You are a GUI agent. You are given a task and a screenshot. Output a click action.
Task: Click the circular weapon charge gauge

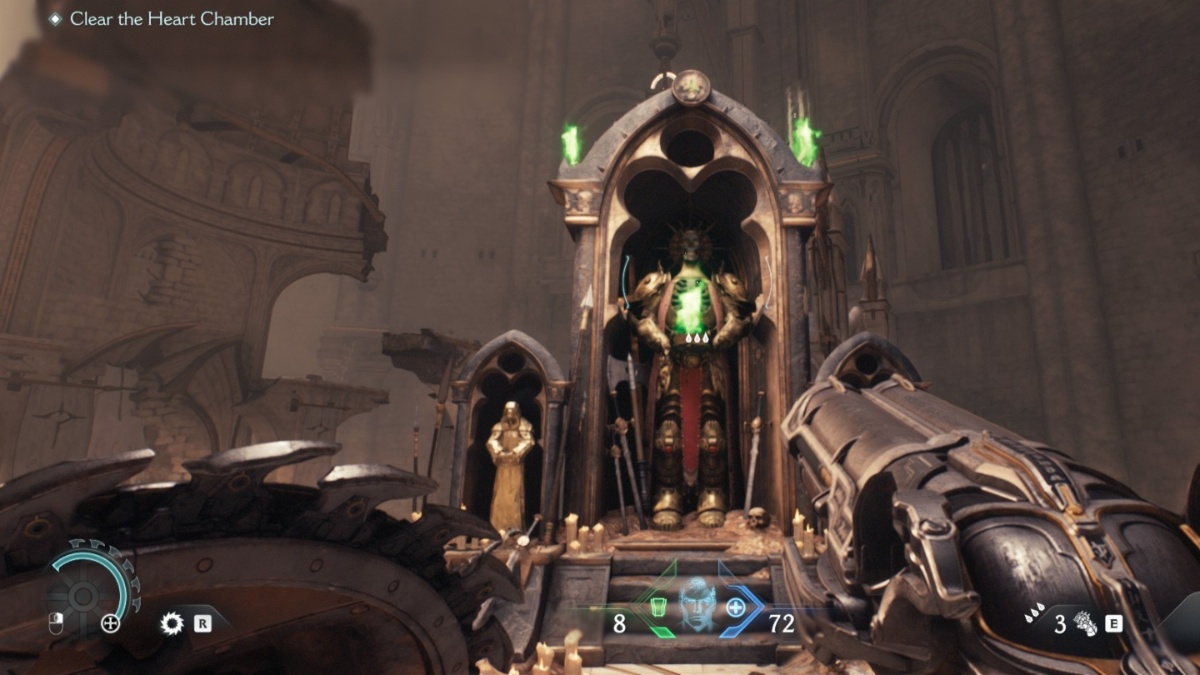85,595
